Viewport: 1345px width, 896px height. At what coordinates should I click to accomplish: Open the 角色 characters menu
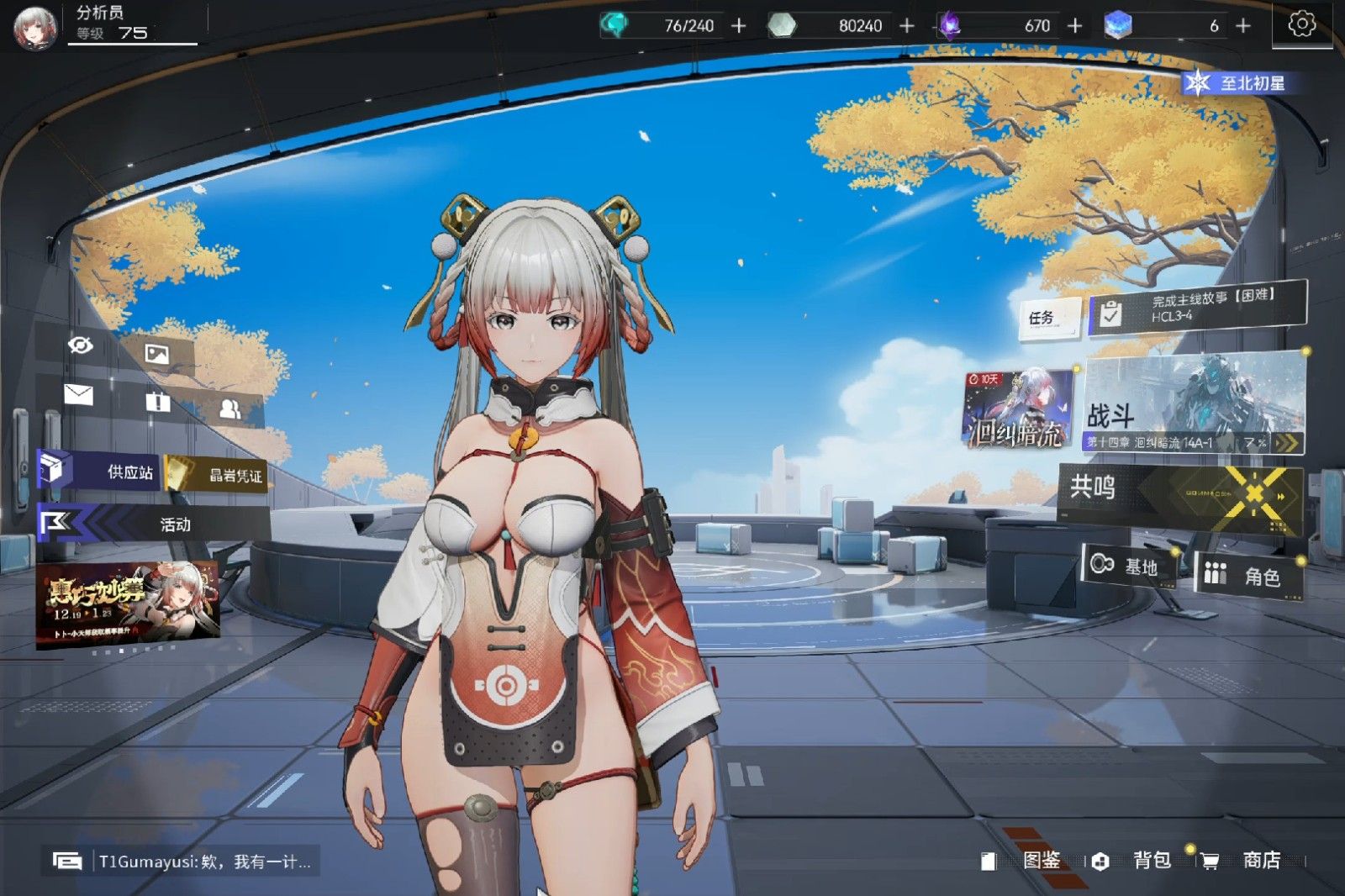[x=1250, y=576]
